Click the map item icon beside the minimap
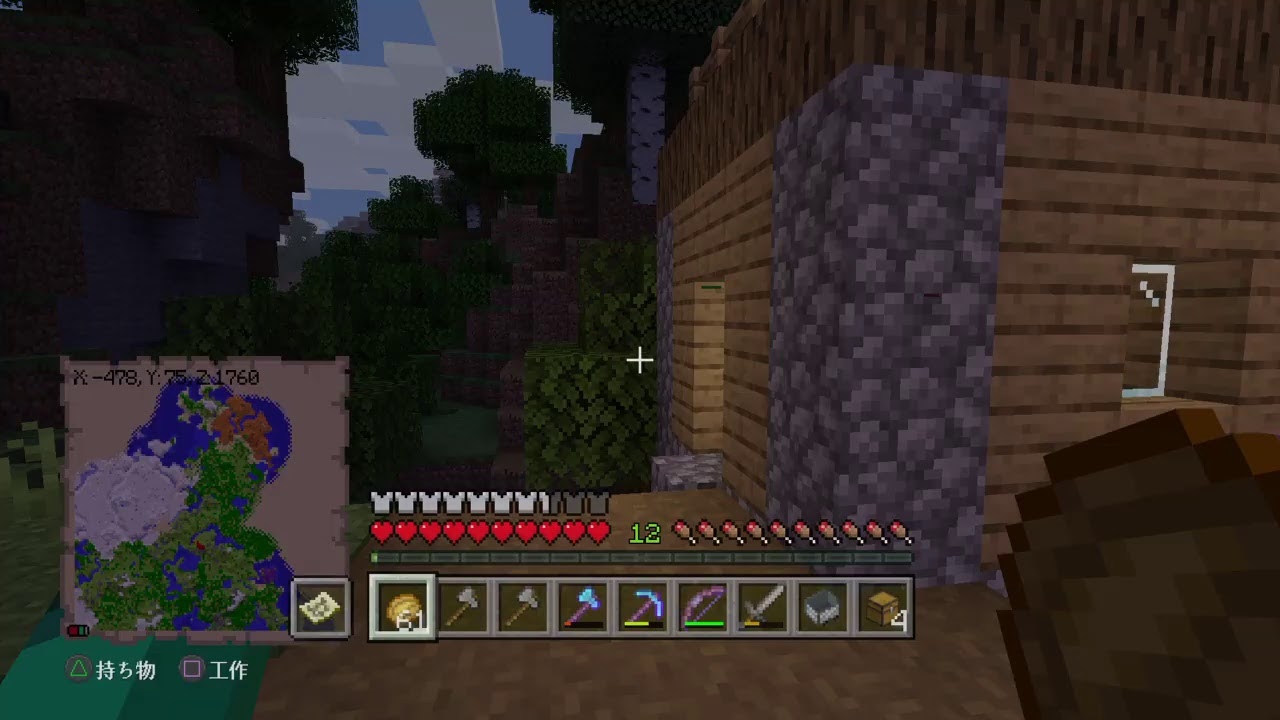The width and height of the screenshot is (1280, 720). [319, 607]
